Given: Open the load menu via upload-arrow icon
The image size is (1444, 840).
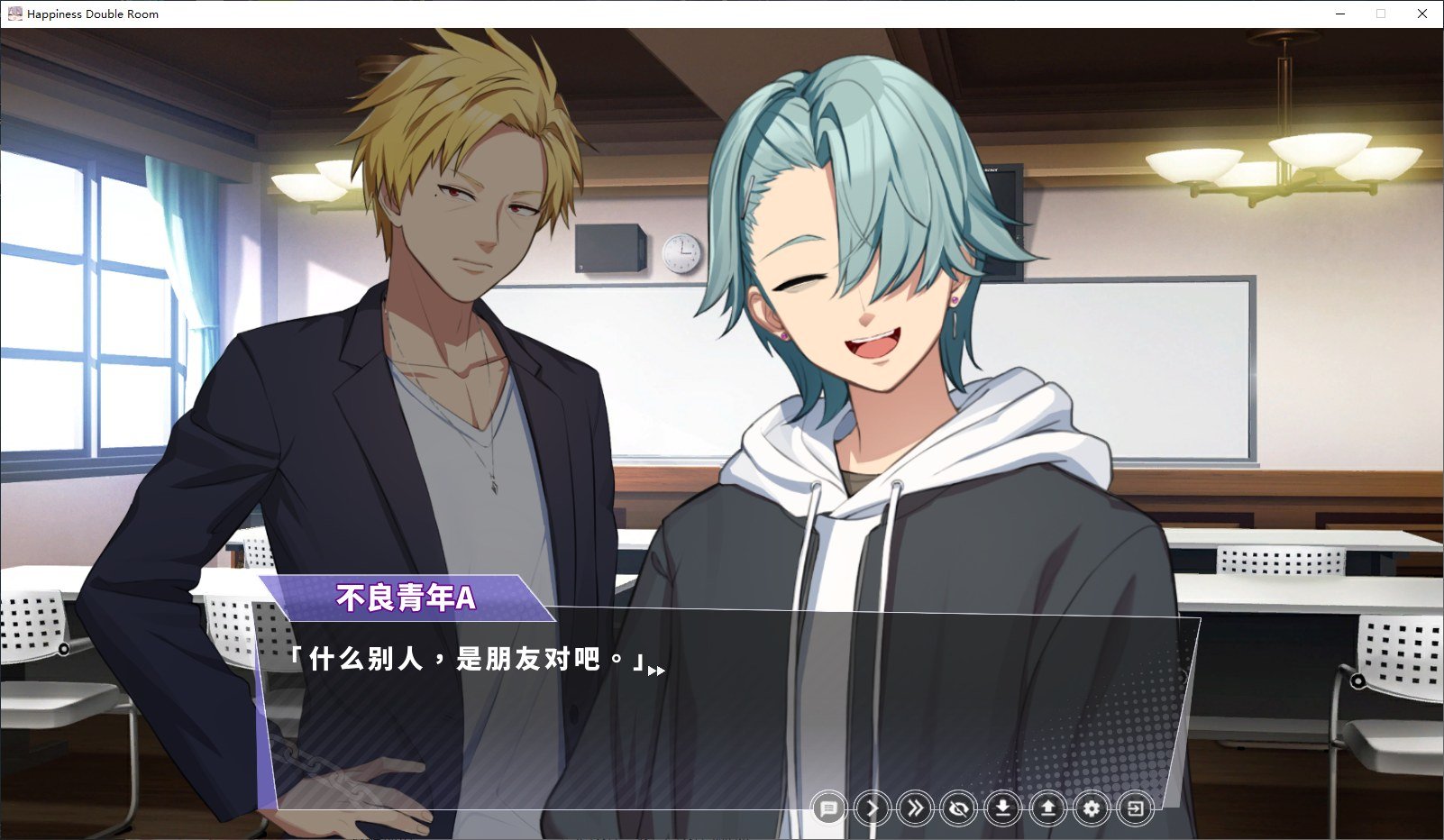Looking at the screenshot, I should tap(1047, 808).
